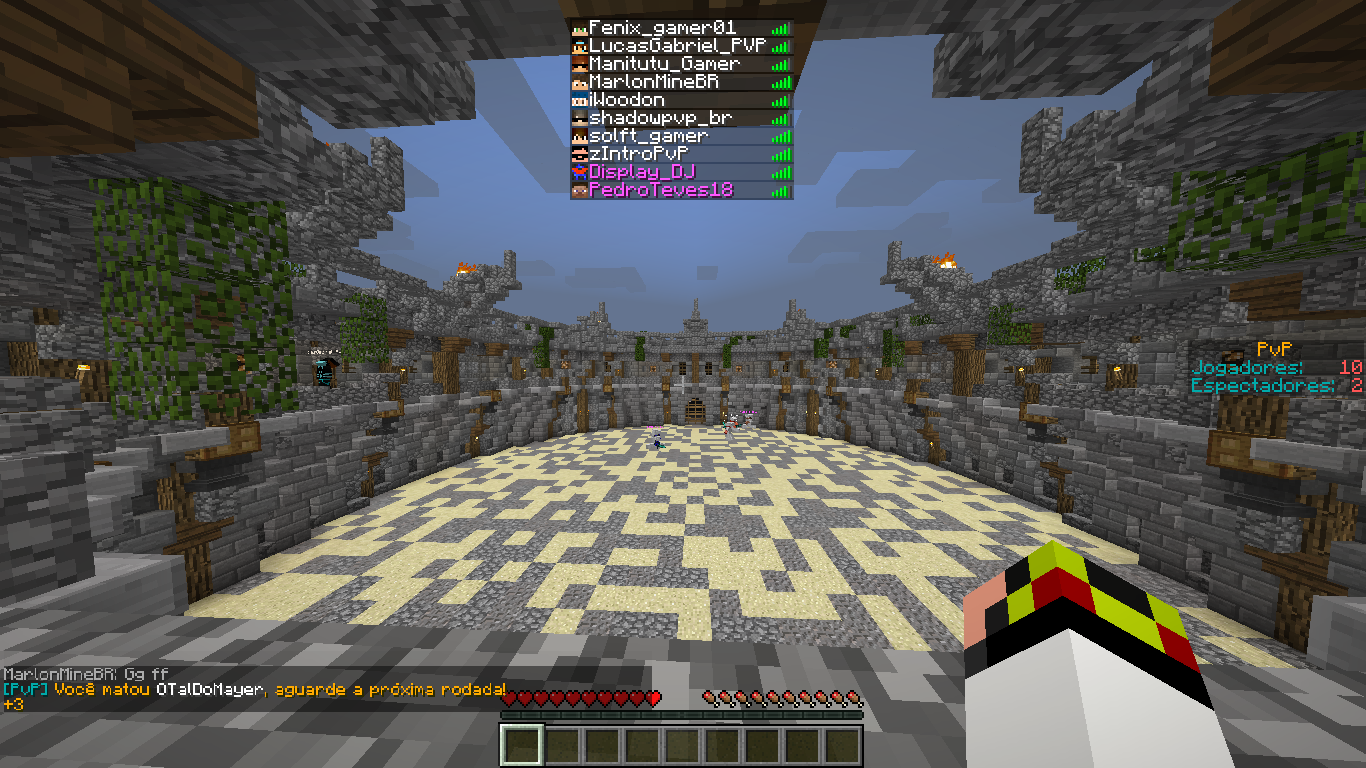Select PedroTeves18 in the player list
Viewport: 1366px width, 768px height.
(661, 190)
